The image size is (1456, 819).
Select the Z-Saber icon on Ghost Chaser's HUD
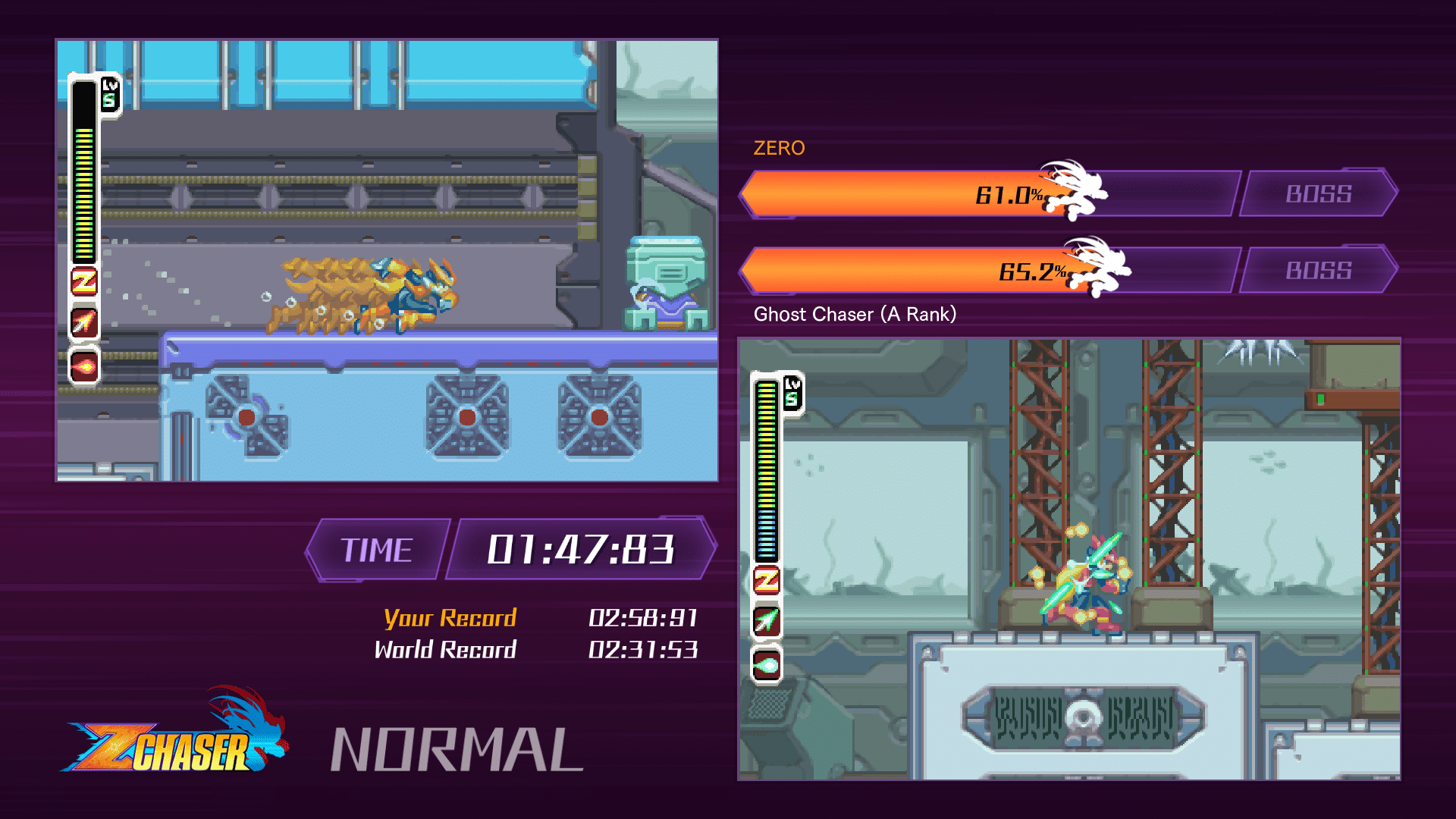pyautogui.click(x=767, y=580)
